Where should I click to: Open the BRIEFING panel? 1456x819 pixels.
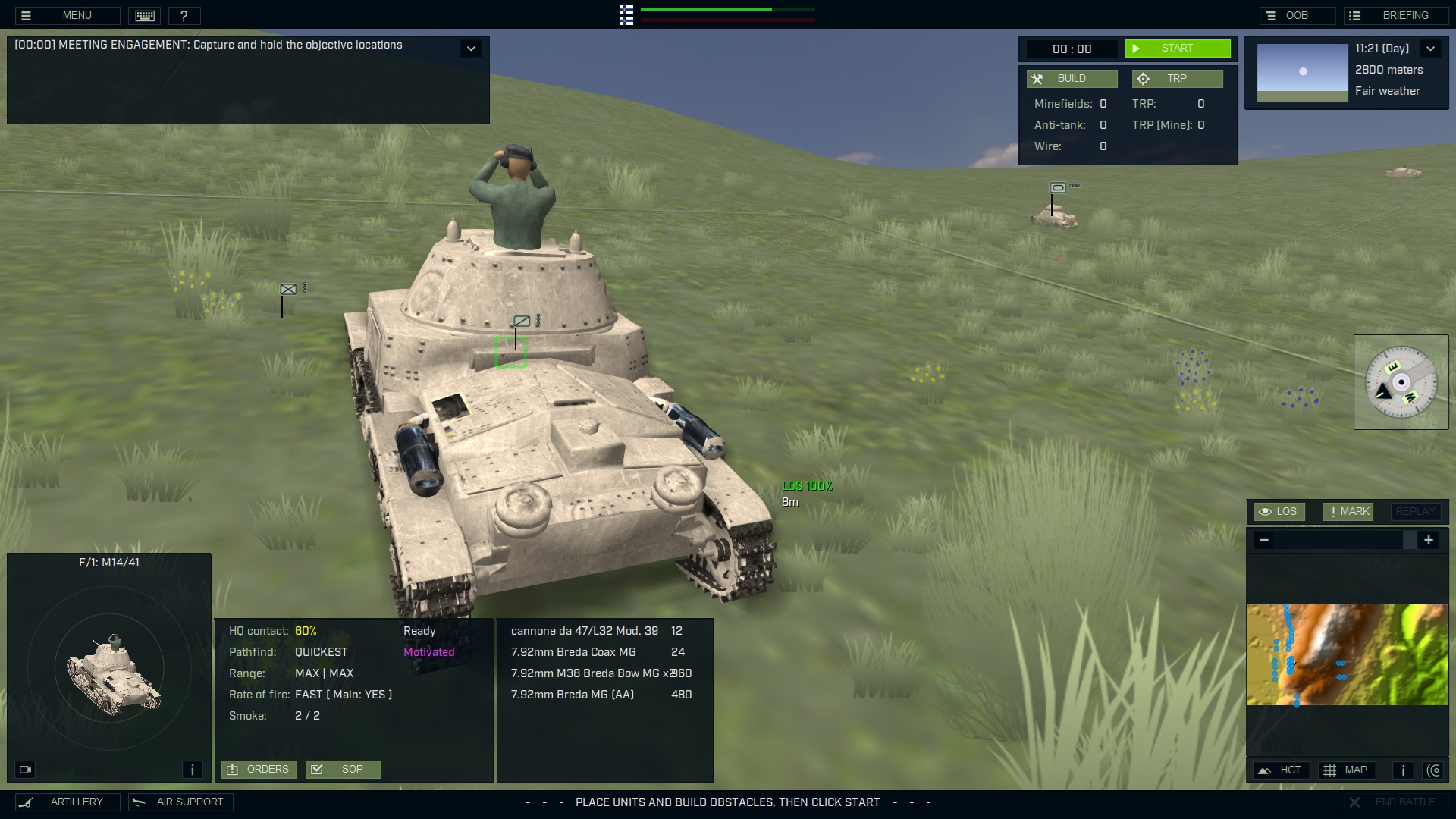[x=1396, y=15]
